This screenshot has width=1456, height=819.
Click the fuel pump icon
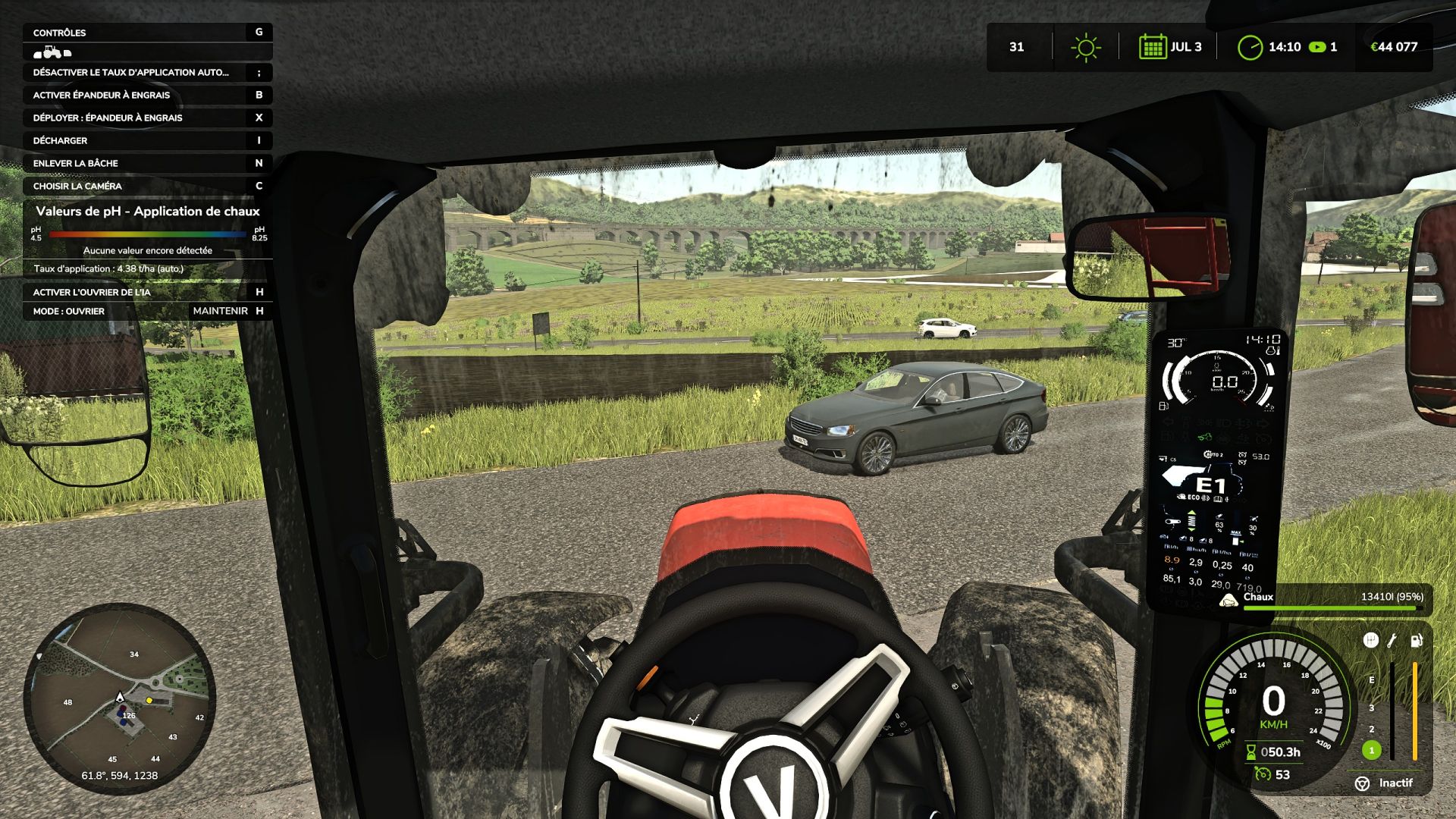coord(1416,641)
